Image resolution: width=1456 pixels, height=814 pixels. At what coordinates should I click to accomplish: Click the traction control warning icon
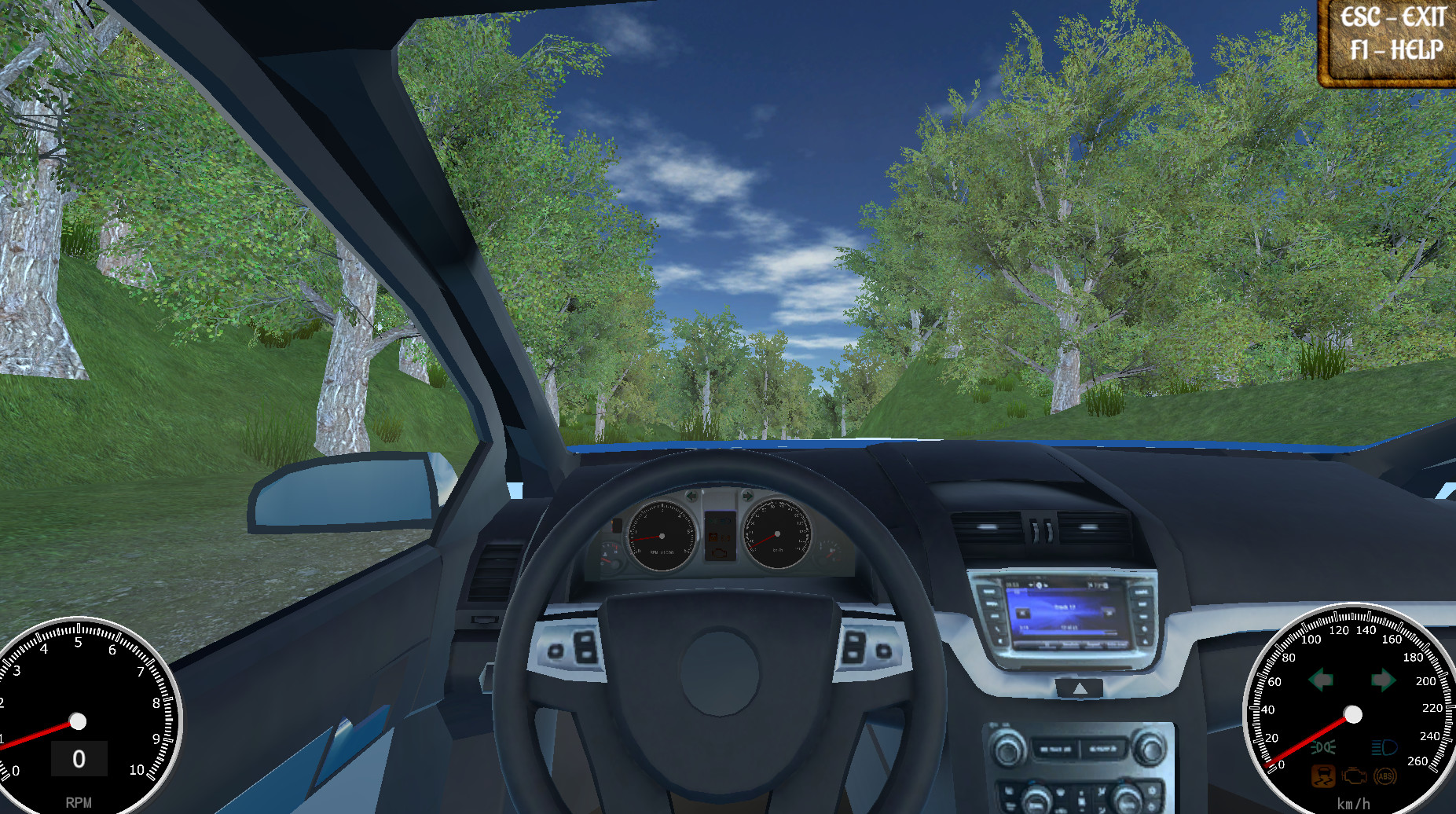tap(1324, 776)
